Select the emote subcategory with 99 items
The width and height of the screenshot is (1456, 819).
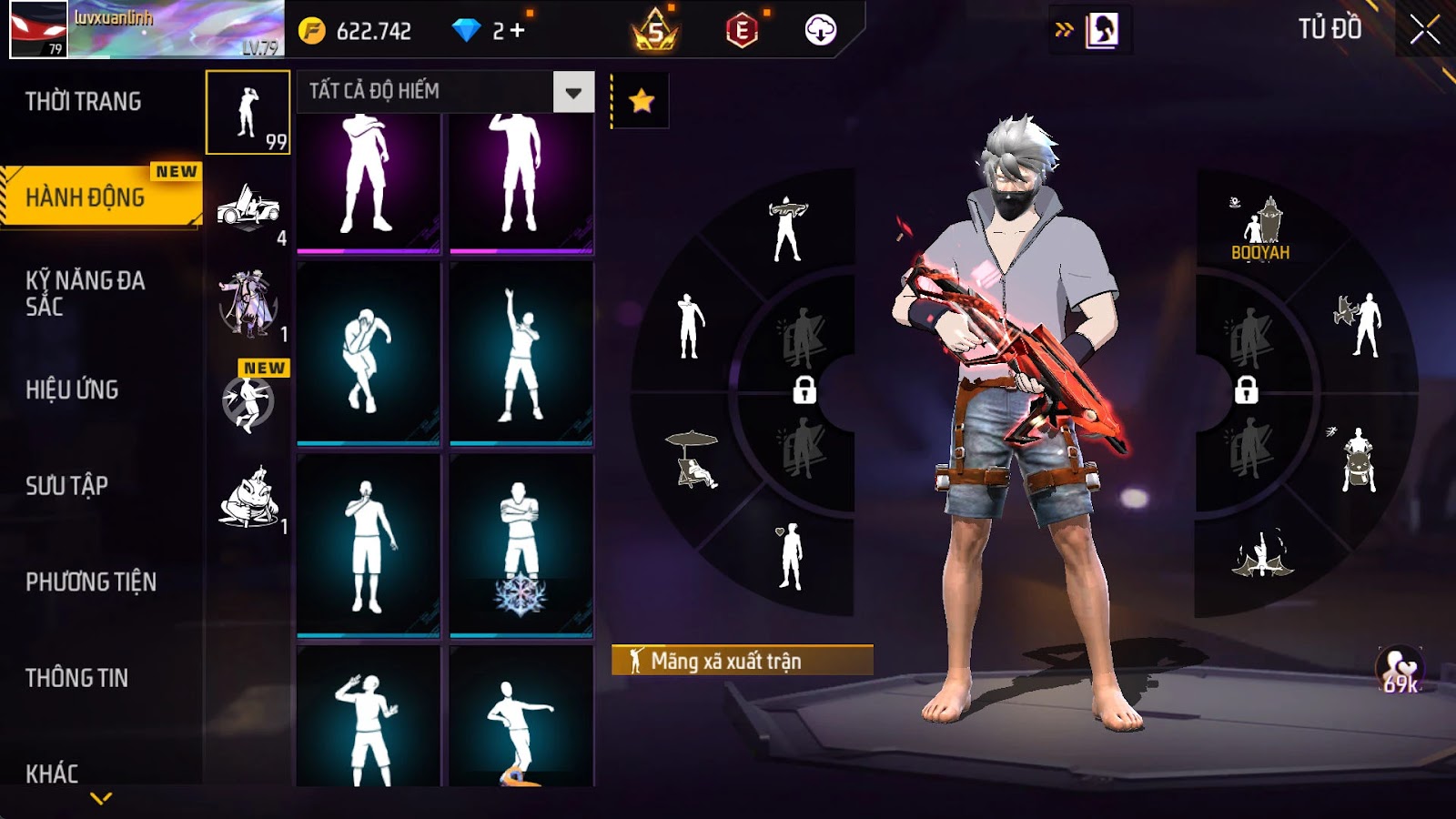(x=248, y=113)
